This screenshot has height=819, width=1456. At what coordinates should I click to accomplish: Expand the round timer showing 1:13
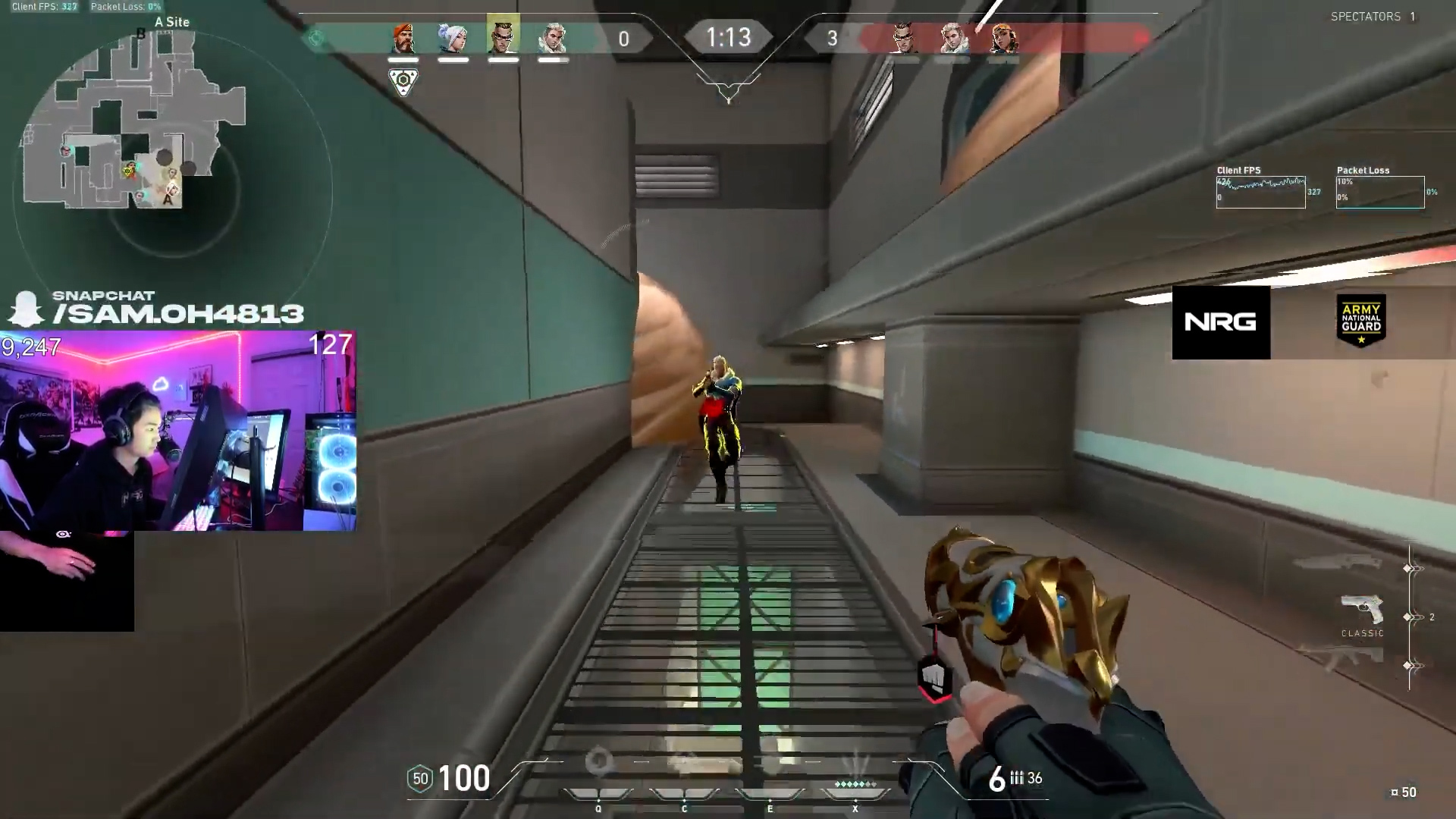pos(728,37)
